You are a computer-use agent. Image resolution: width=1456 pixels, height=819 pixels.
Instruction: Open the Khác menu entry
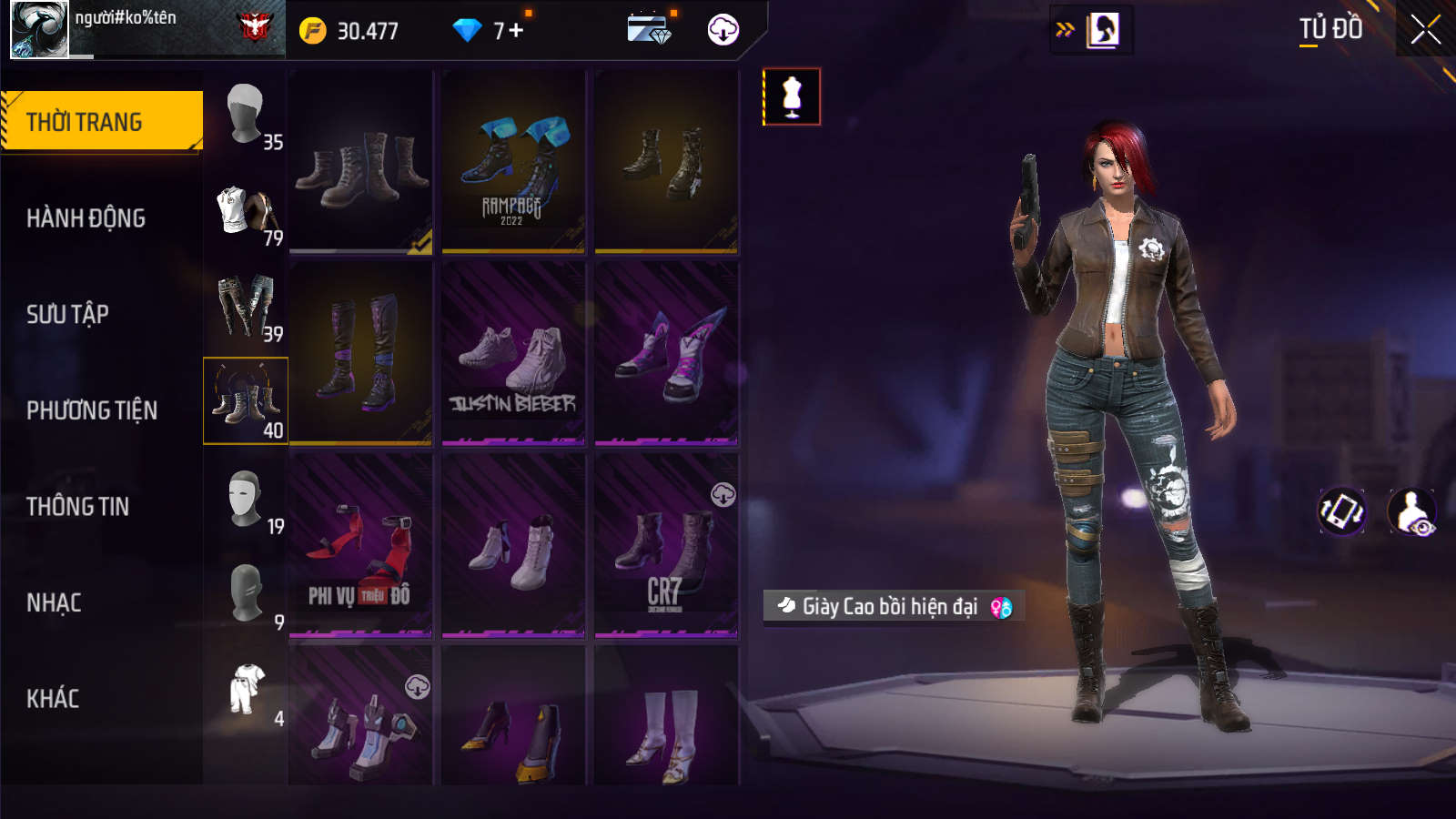(x=53, y=698)
